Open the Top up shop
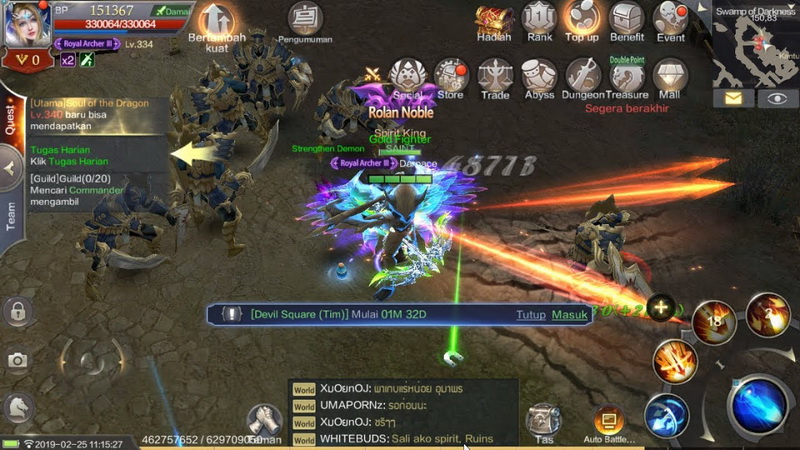The height and width of the screenshot is (450, 800). point(582,19)
